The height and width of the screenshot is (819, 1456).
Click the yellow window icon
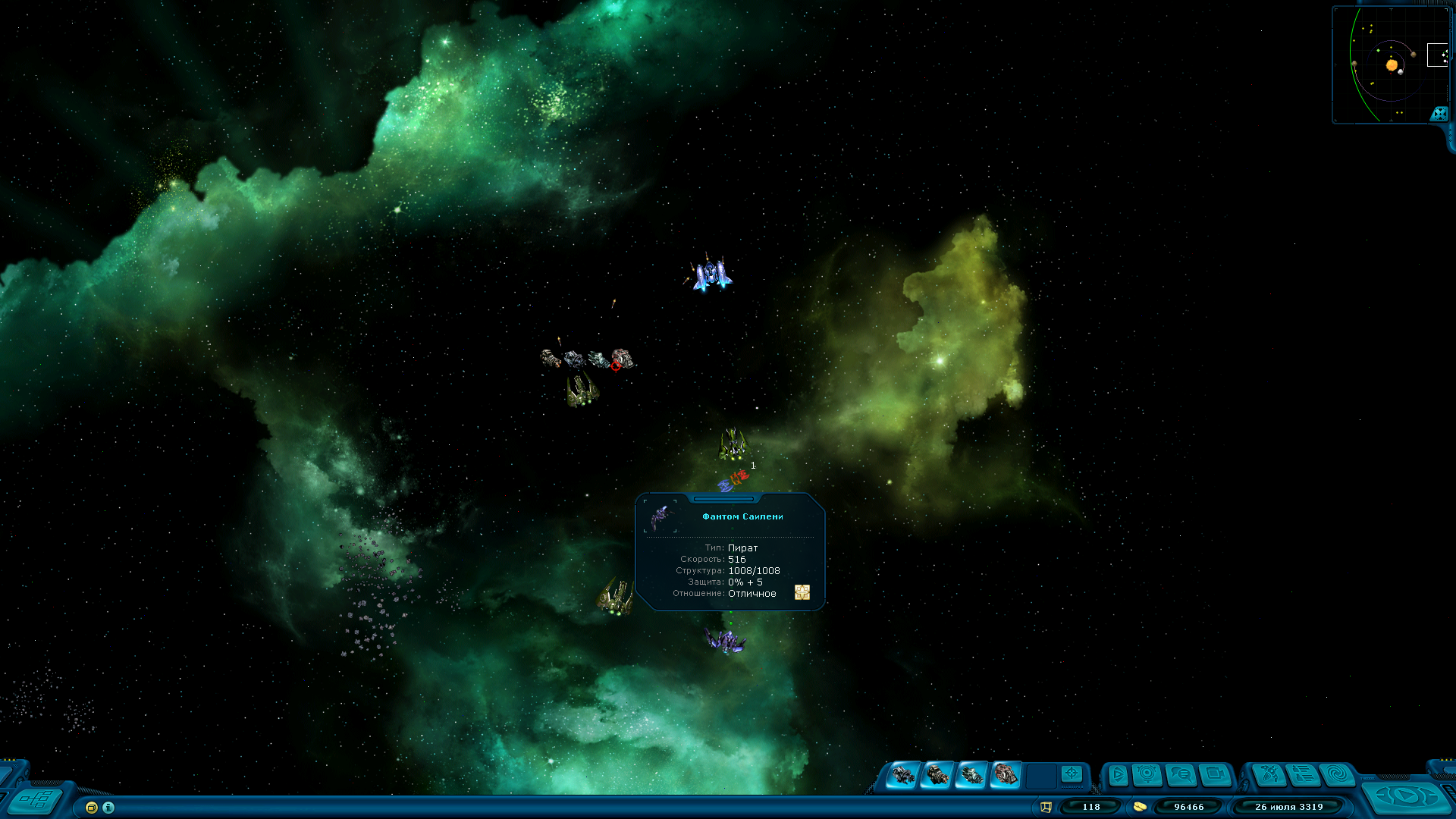(92, 808)
